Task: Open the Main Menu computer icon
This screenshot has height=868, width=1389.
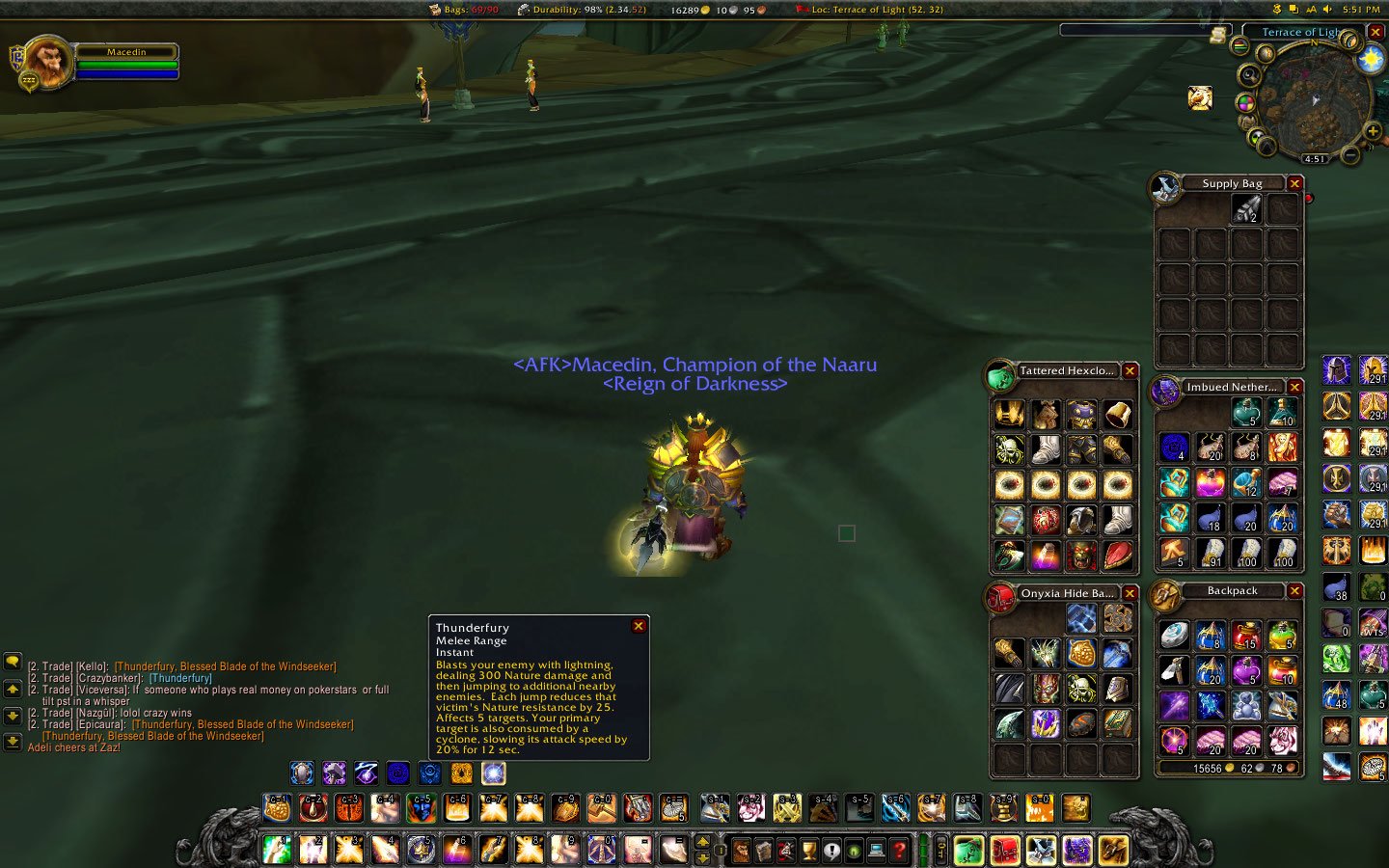Action: pos(876,851)
